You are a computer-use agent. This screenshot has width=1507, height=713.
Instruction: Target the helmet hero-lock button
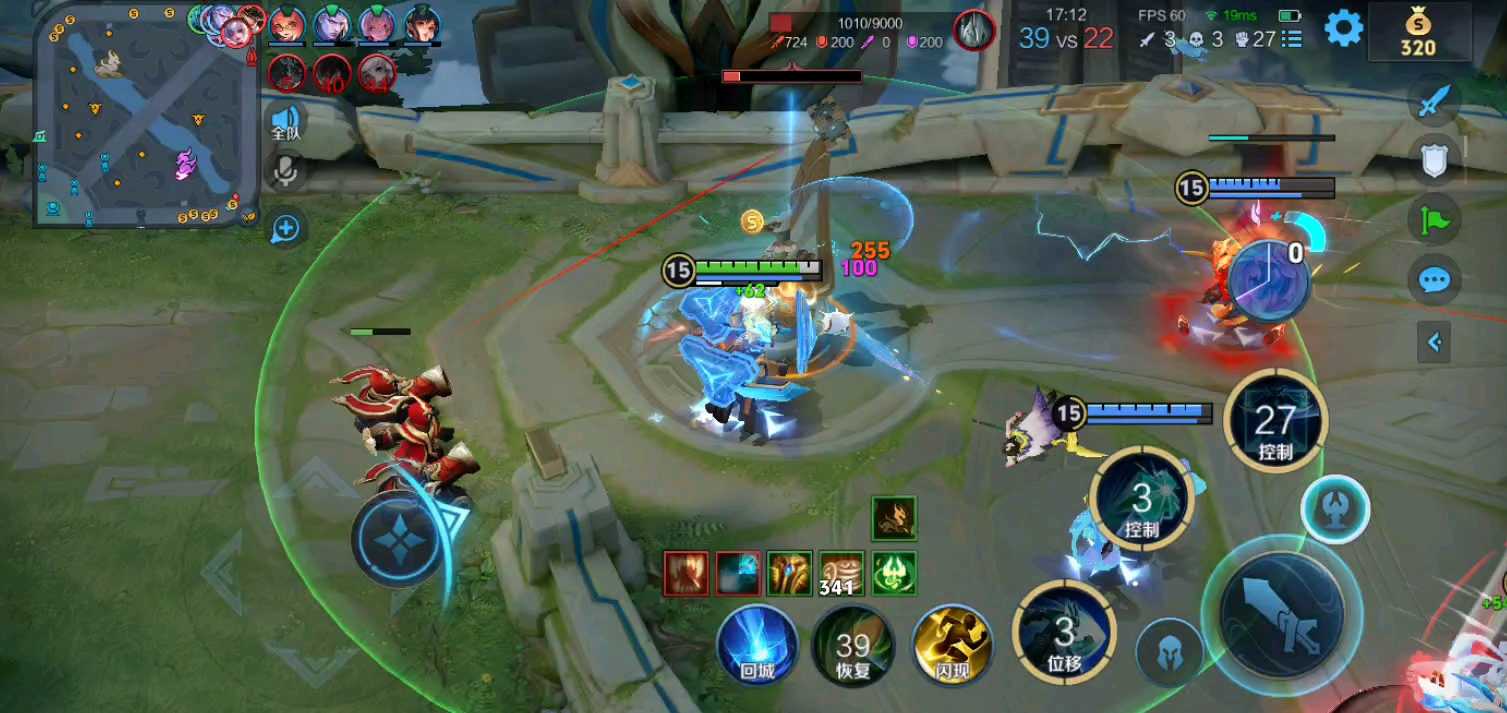click(1169, 653)
